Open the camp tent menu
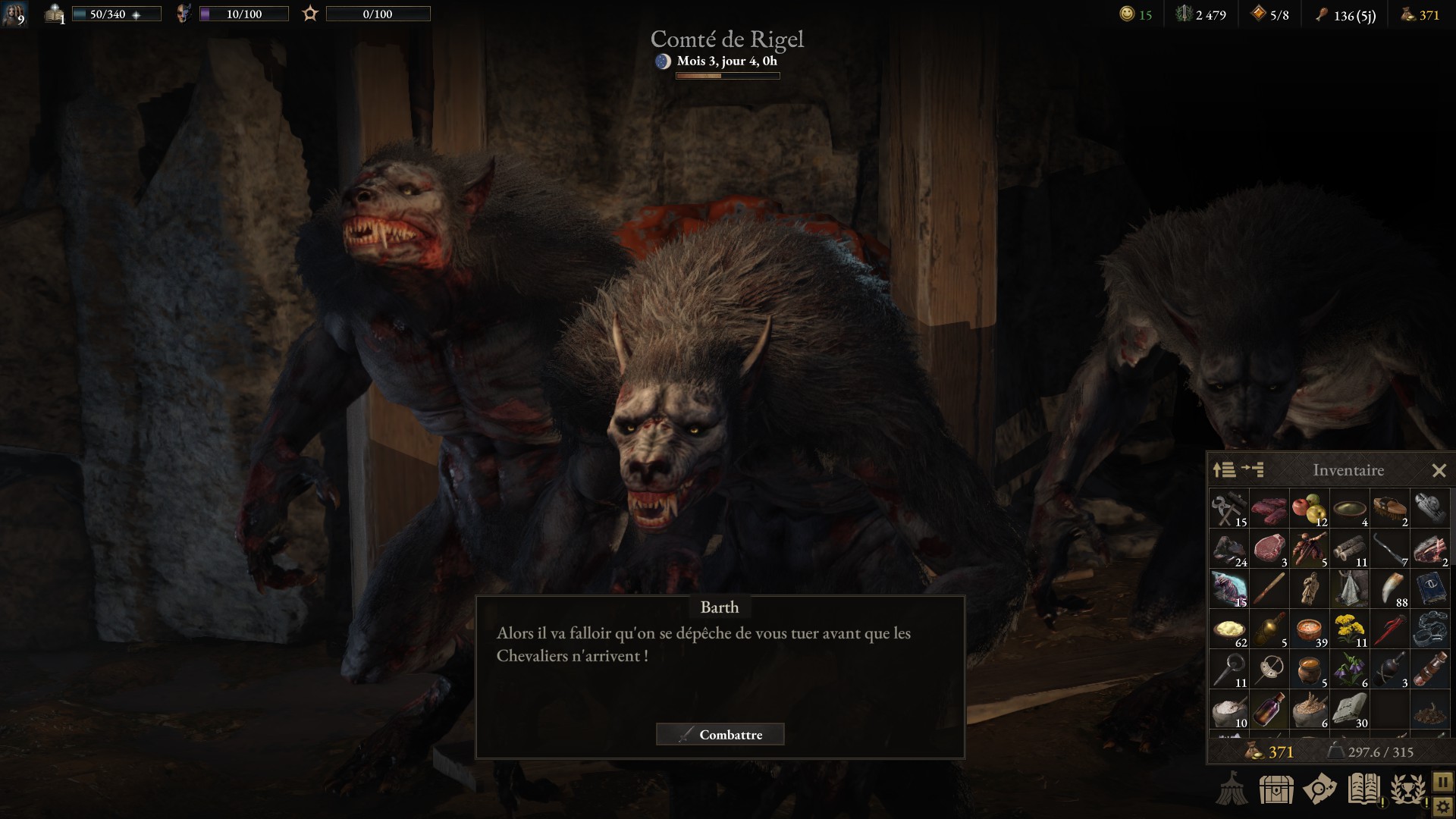This screenshot has width=1456, height=819. coord(1232,789)
